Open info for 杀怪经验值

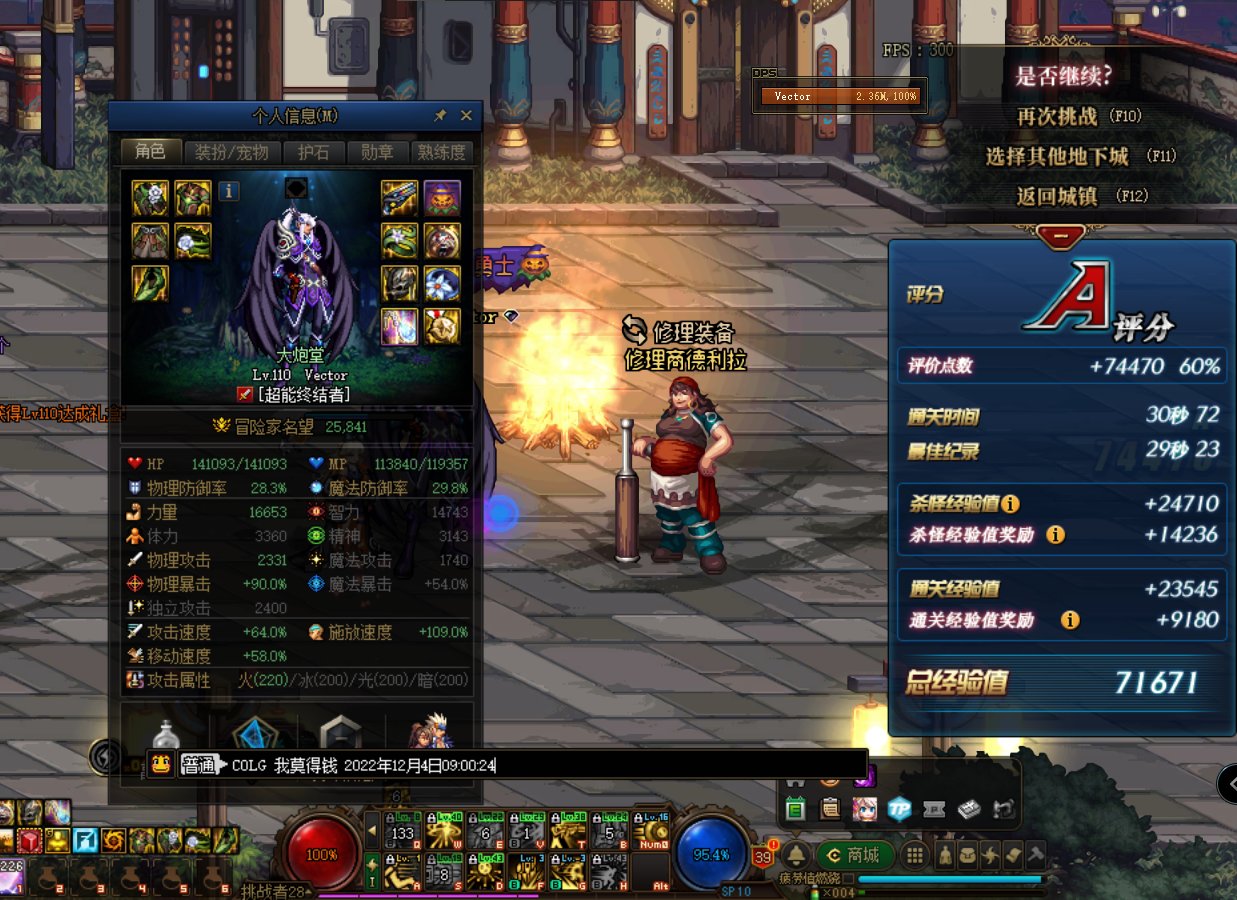[x=1010, y=504]
